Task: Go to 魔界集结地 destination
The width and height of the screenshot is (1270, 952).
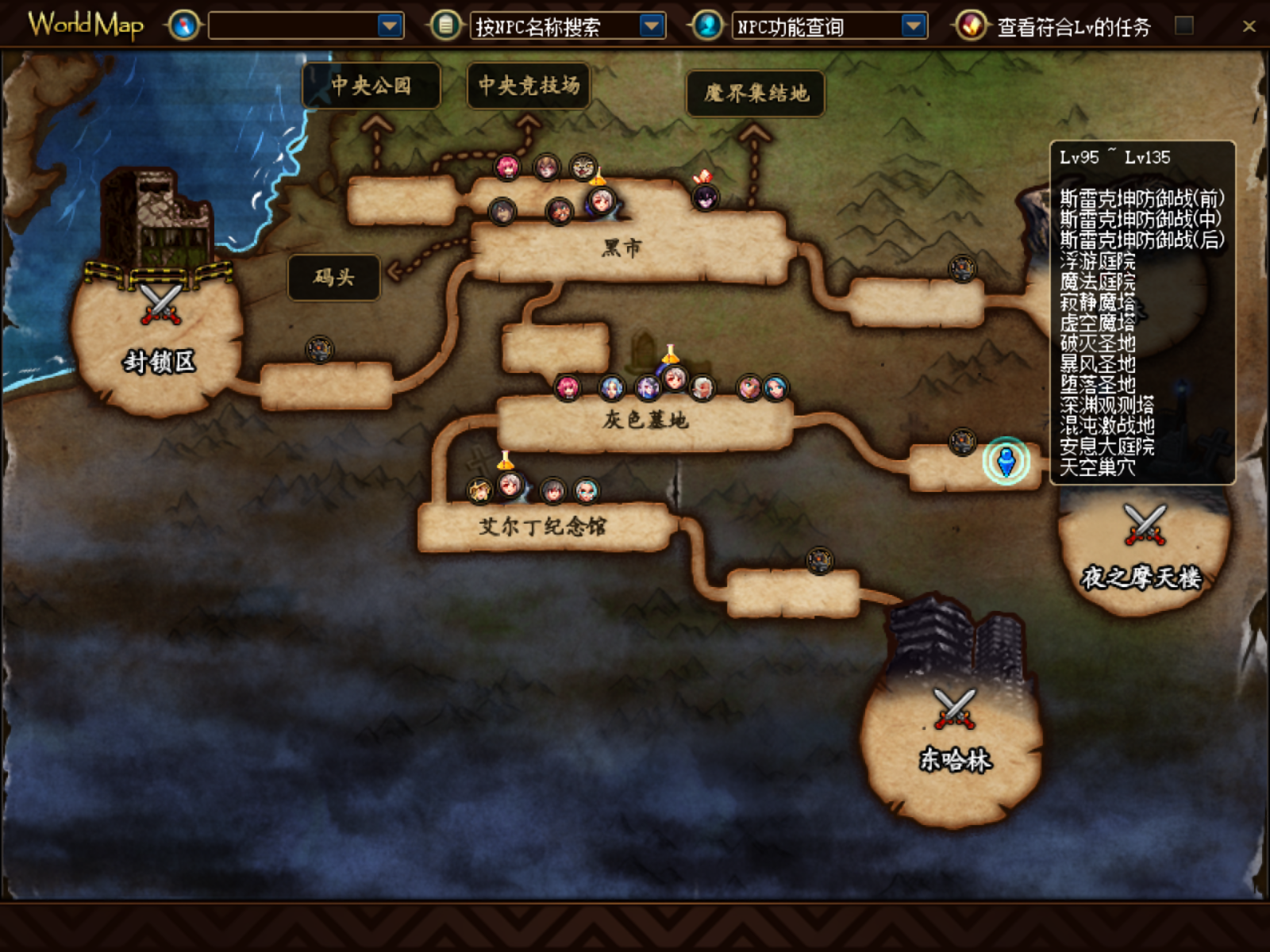Action: click(x=755, y=94)
